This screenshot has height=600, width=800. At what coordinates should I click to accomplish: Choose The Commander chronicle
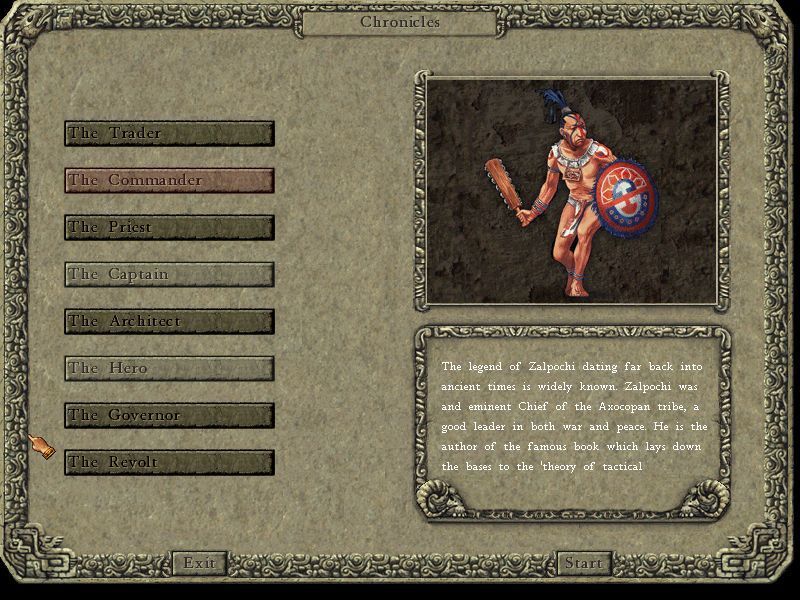(x=169, y=181)
